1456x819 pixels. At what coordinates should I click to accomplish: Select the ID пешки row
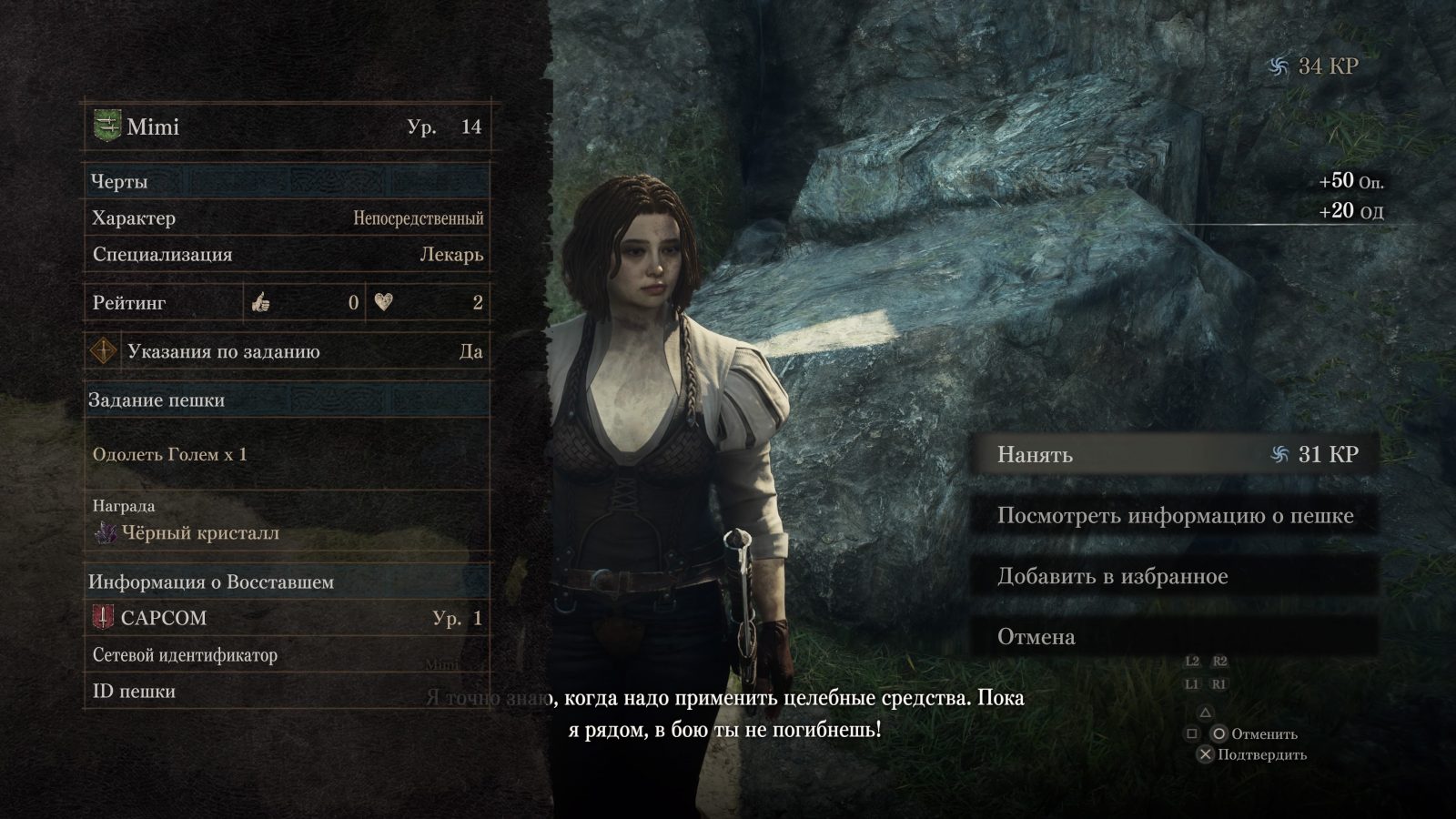[287, 692]
